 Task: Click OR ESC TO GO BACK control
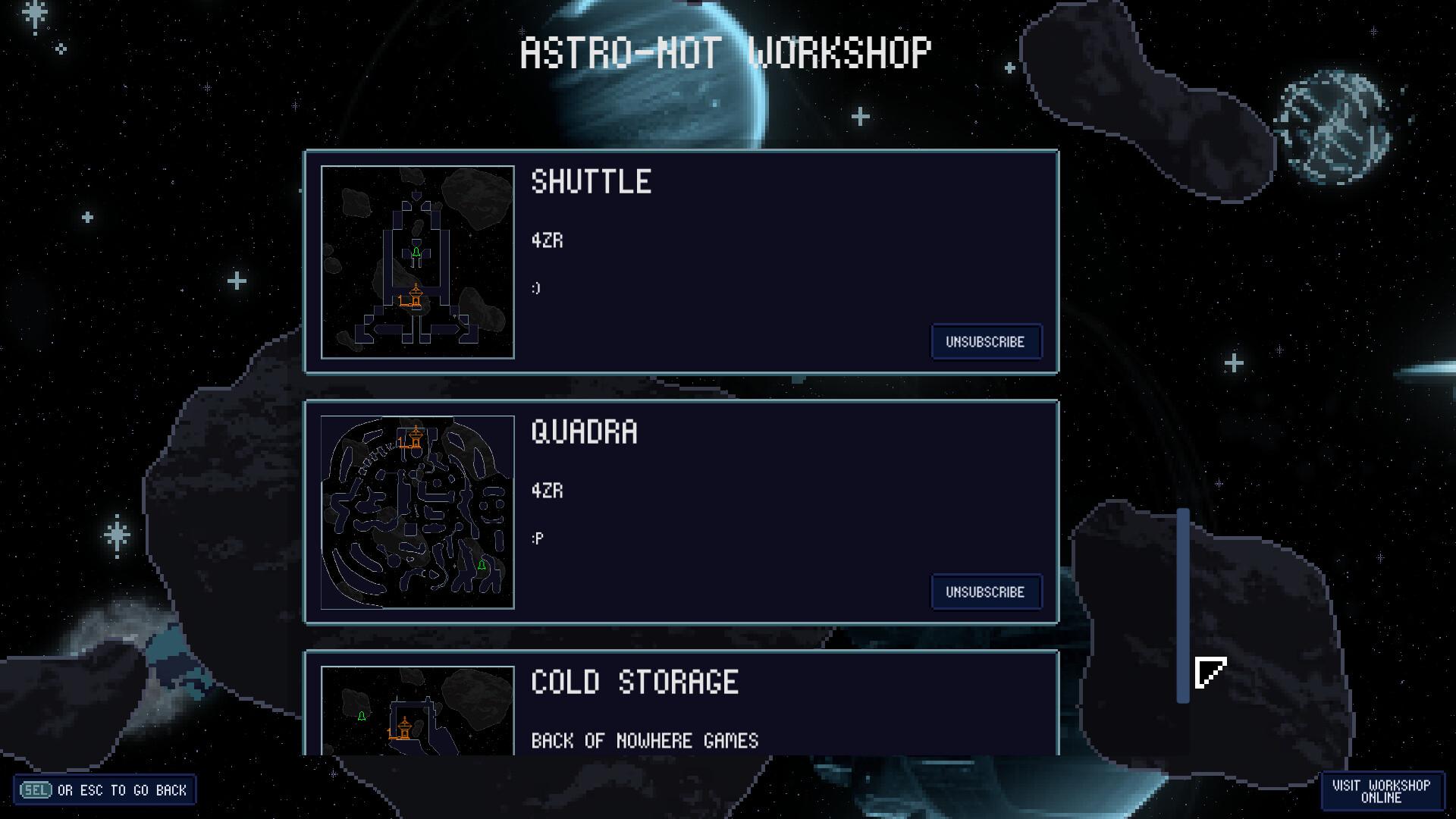coord(121,789)
